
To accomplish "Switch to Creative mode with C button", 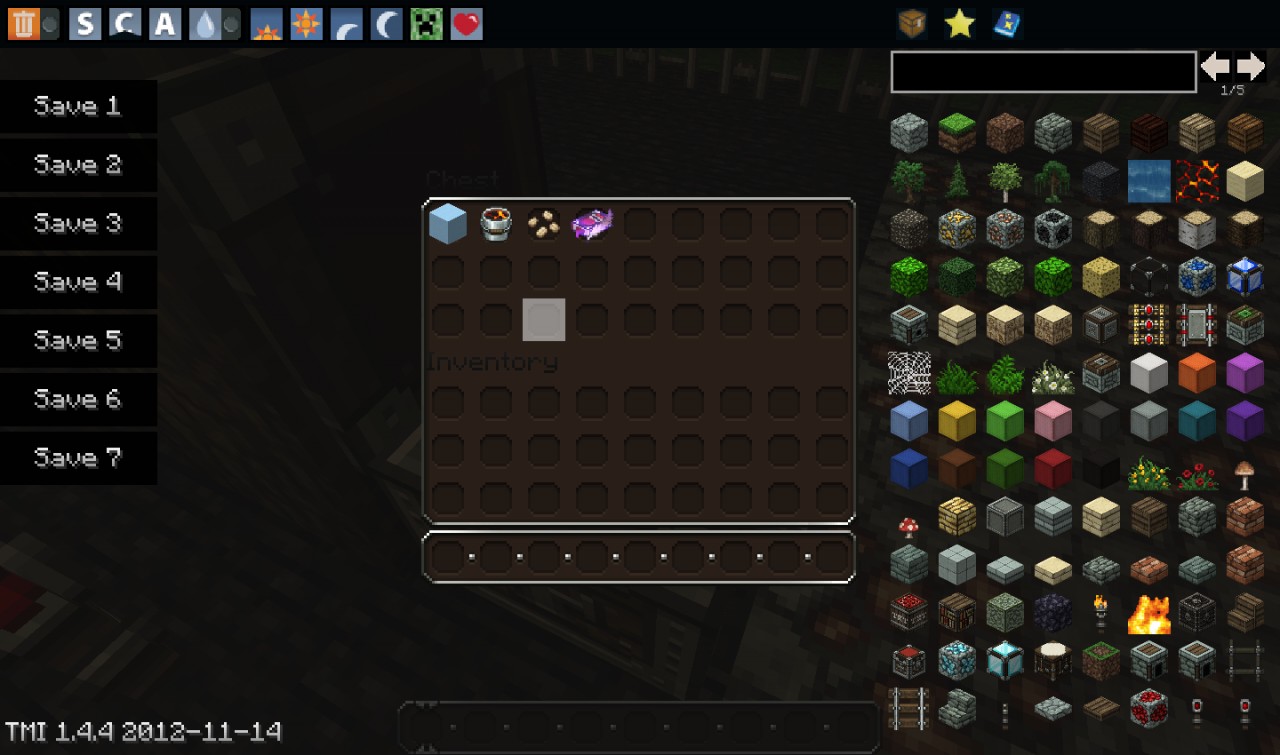I will click(125, 24).
